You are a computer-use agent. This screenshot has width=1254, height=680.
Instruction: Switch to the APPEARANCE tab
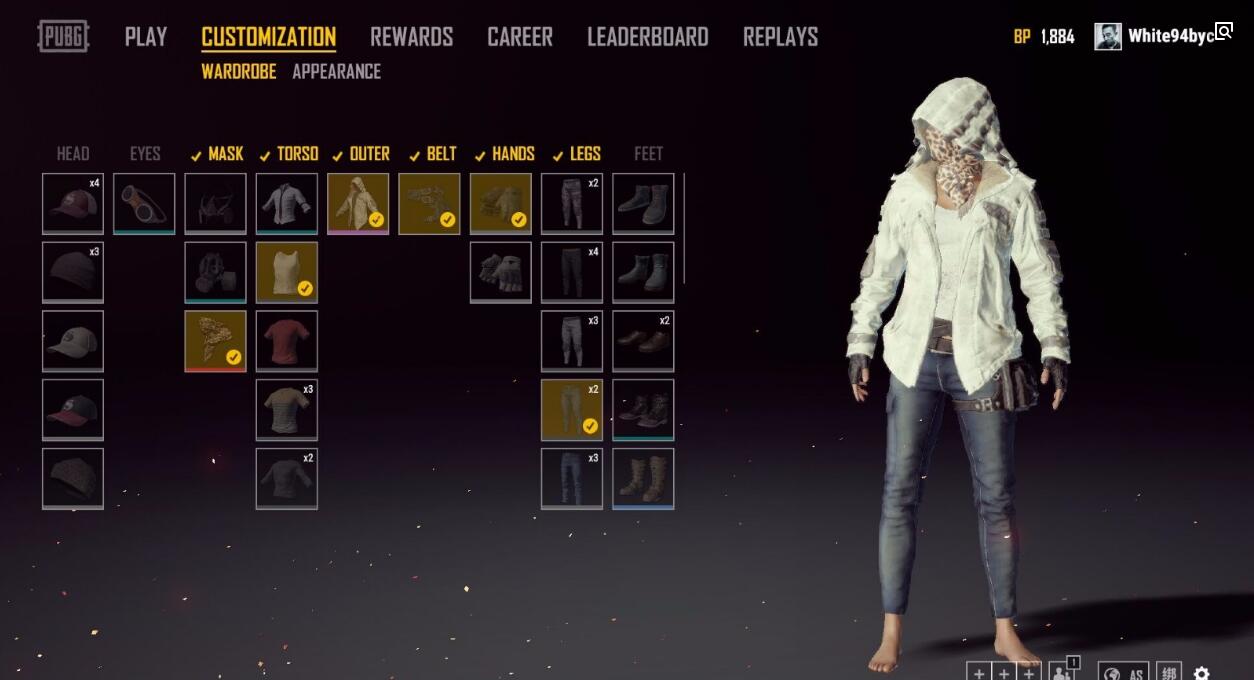click(x=336, y=72)
